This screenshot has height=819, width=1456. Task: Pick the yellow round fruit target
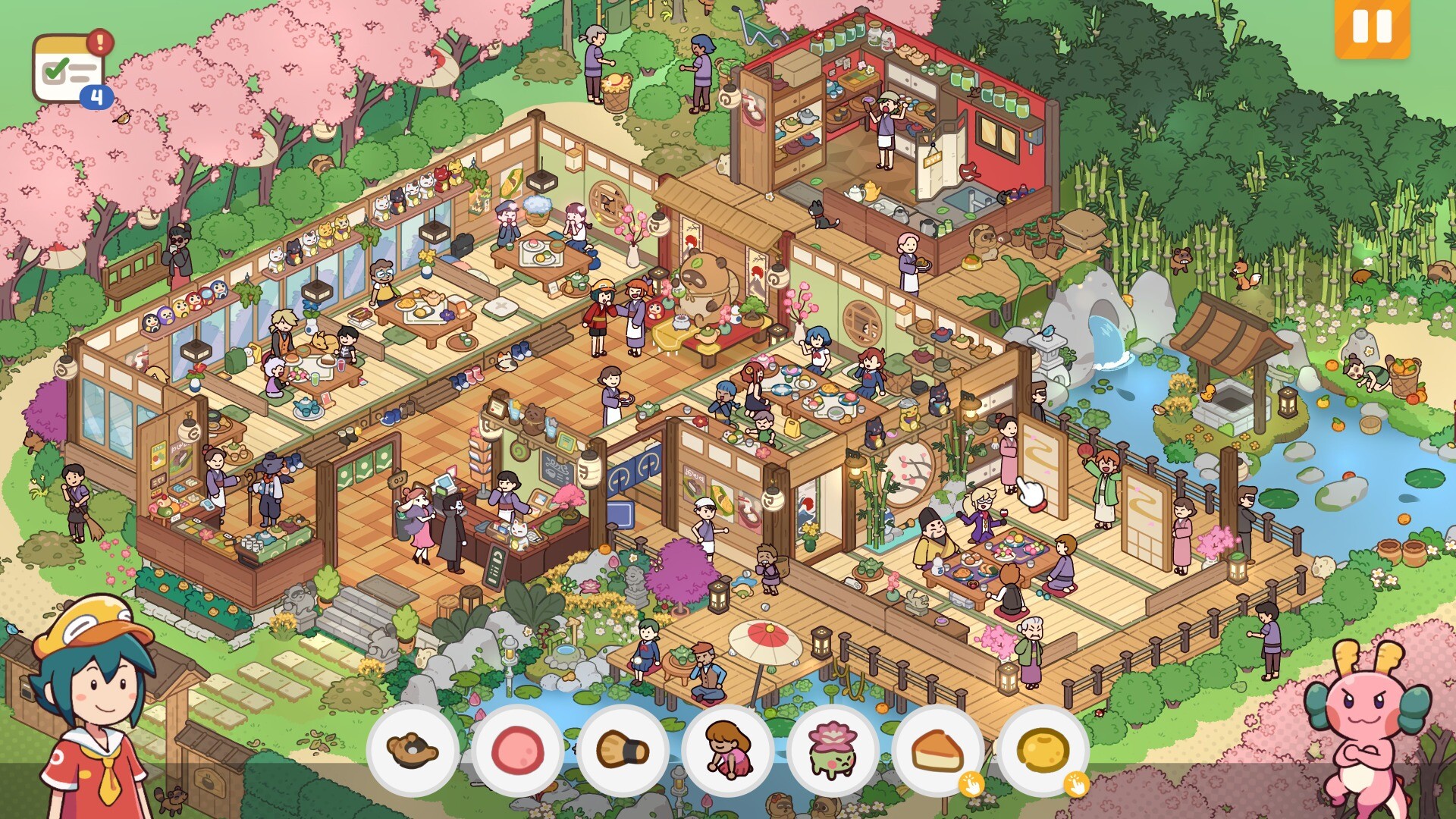1043,750
